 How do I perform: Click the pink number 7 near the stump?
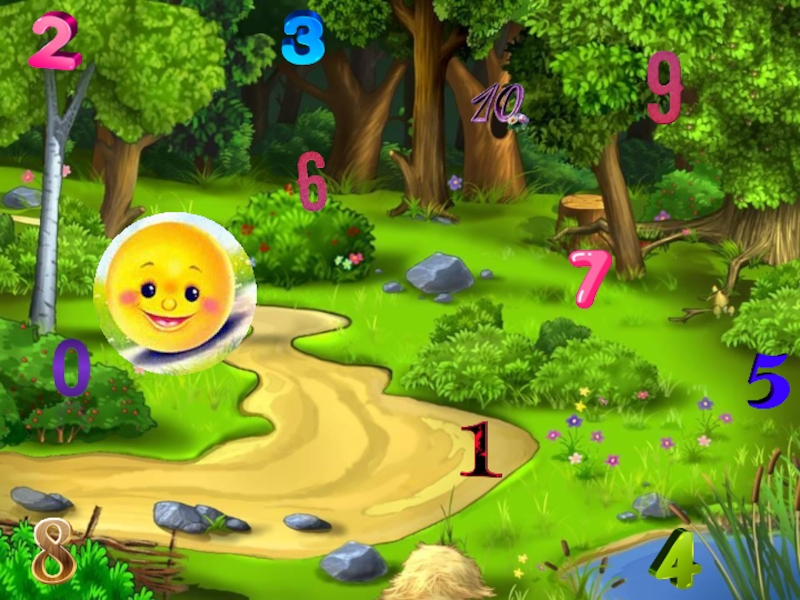click(588, 277)
